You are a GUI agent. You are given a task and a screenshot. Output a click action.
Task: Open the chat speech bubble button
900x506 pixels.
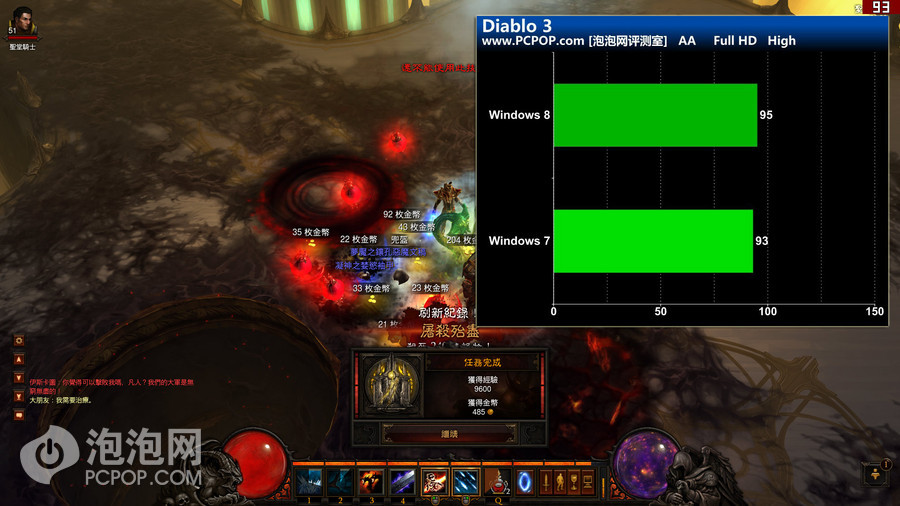click(19, 415)
